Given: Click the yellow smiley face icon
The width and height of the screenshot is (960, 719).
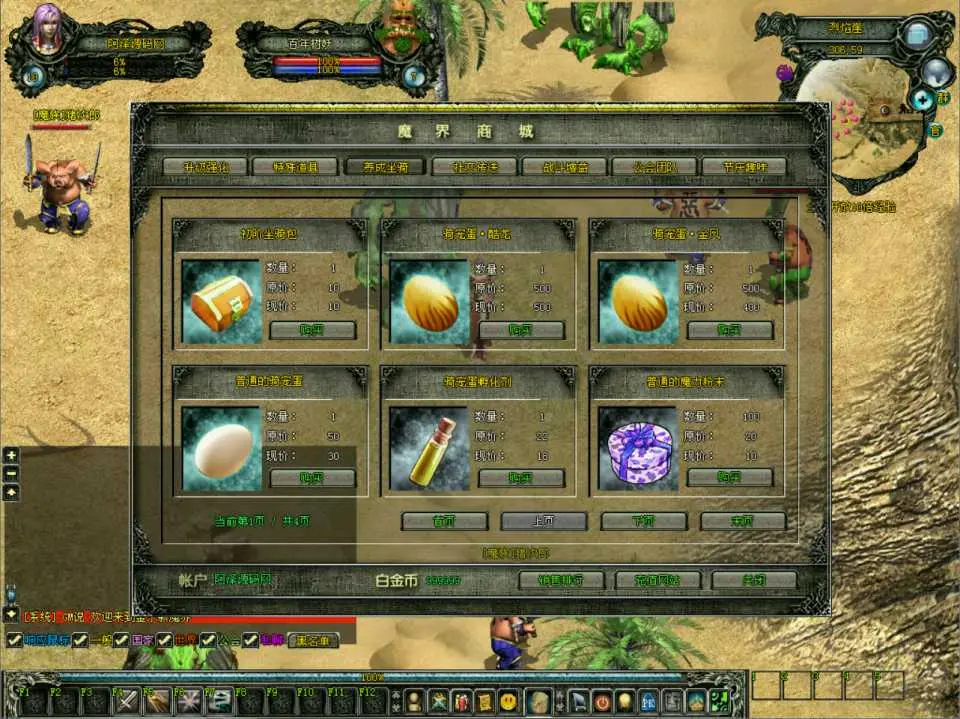Looking at the screenshot, I should pyautogui.click(x=510, y=699).
